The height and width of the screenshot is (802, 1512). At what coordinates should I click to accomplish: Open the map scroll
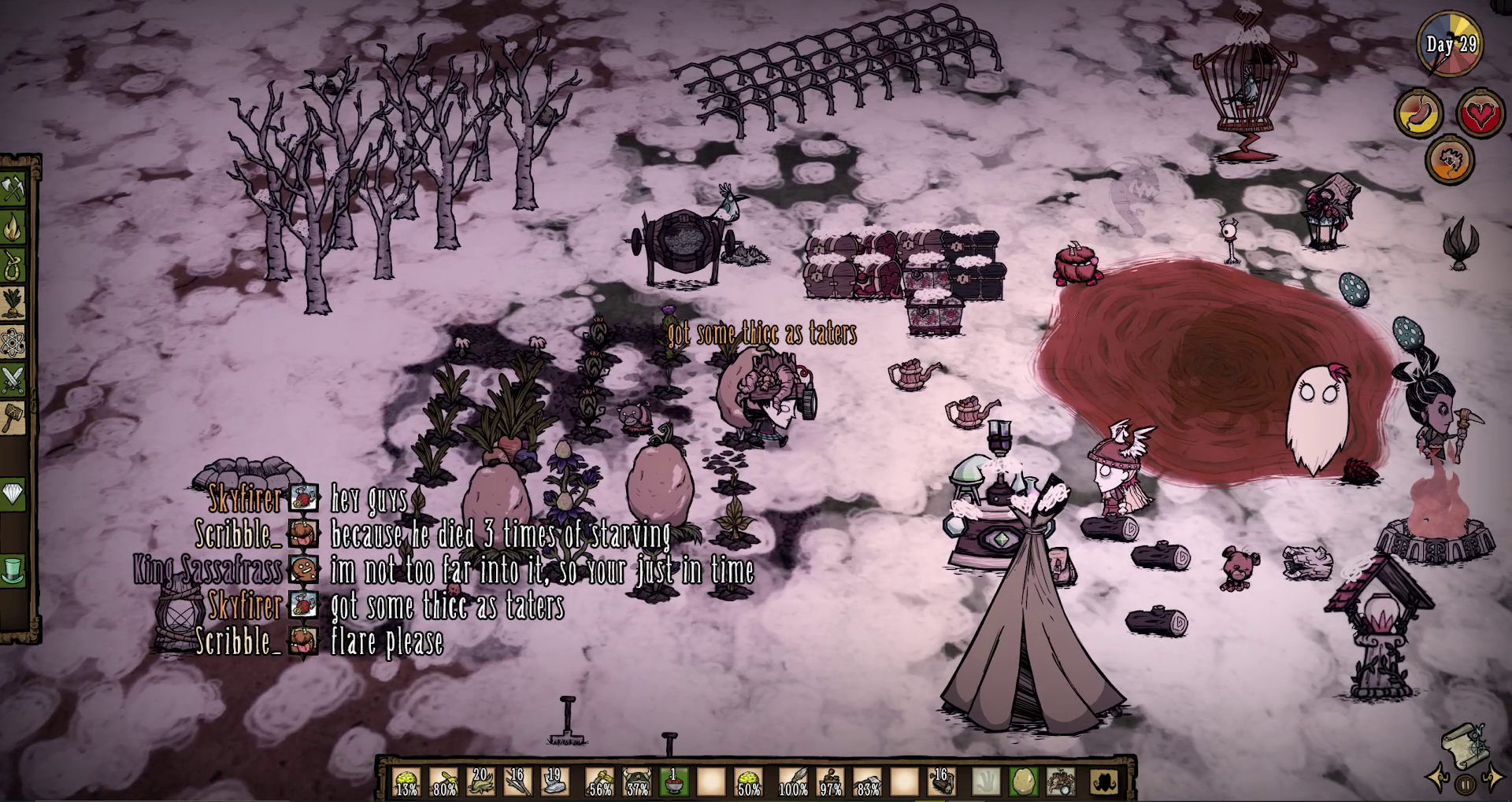(x=1465, y=745)
